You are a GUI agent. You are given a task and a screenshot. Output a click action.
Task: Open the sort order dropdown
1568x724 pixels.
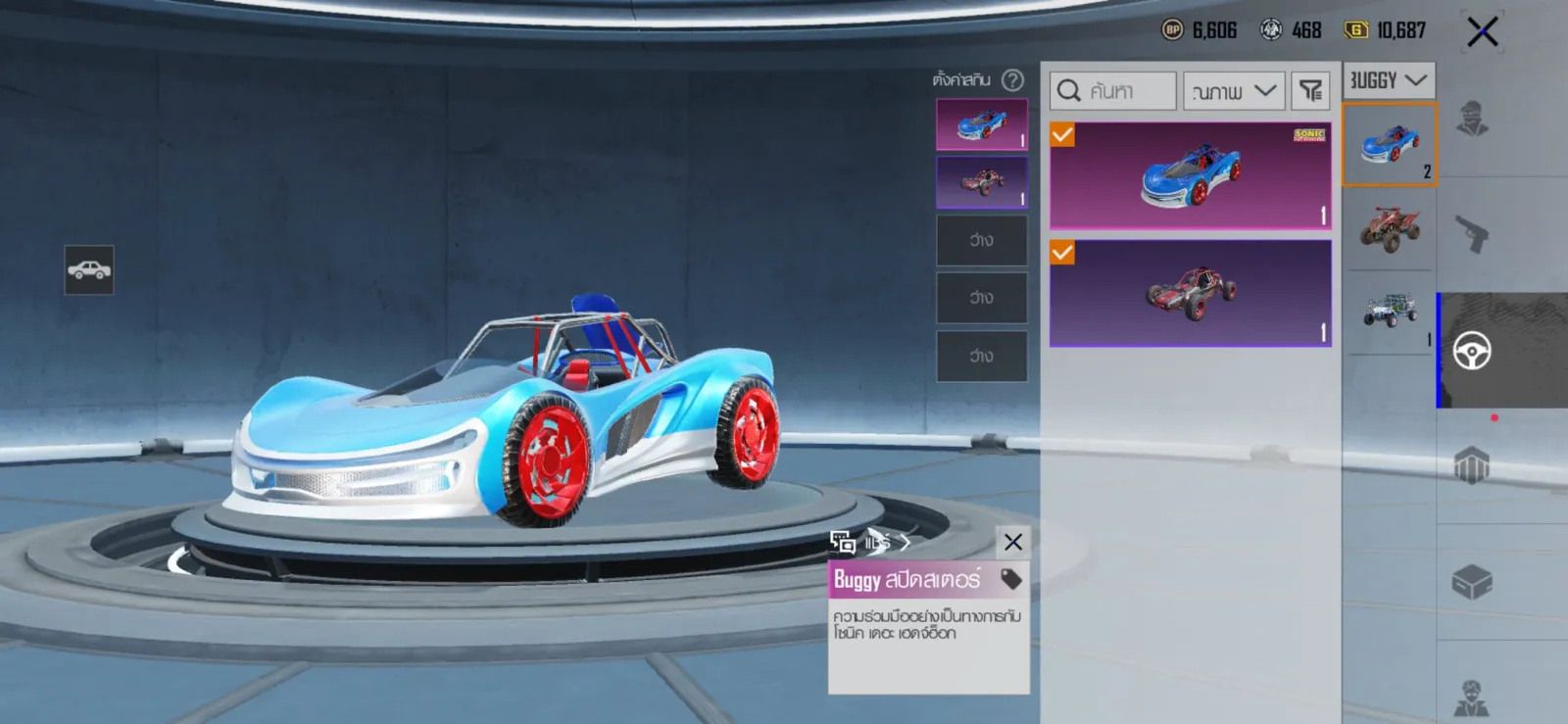[1233, 91]
